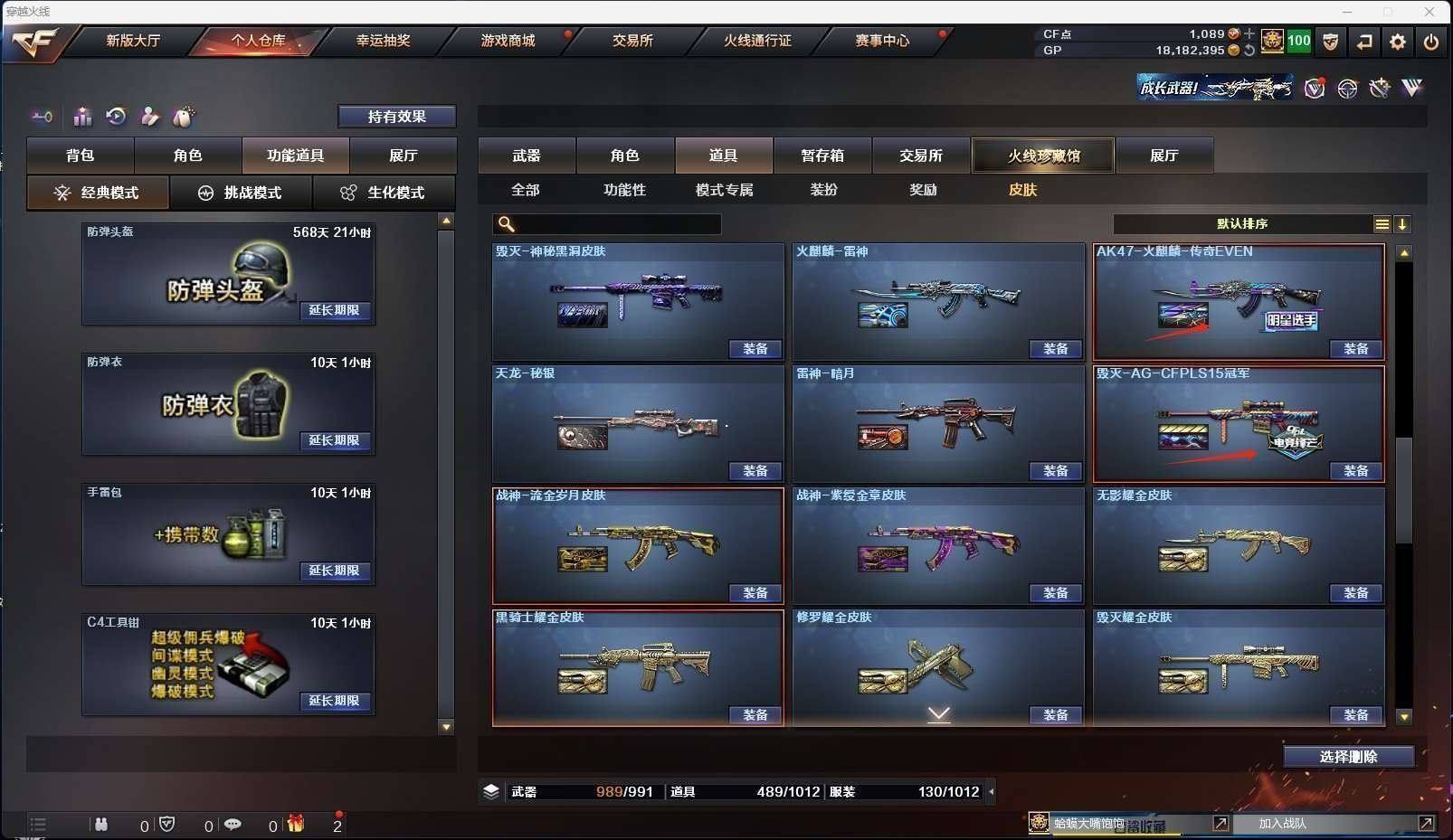Open the 游戏商城 game shop menu

[508, 41]
